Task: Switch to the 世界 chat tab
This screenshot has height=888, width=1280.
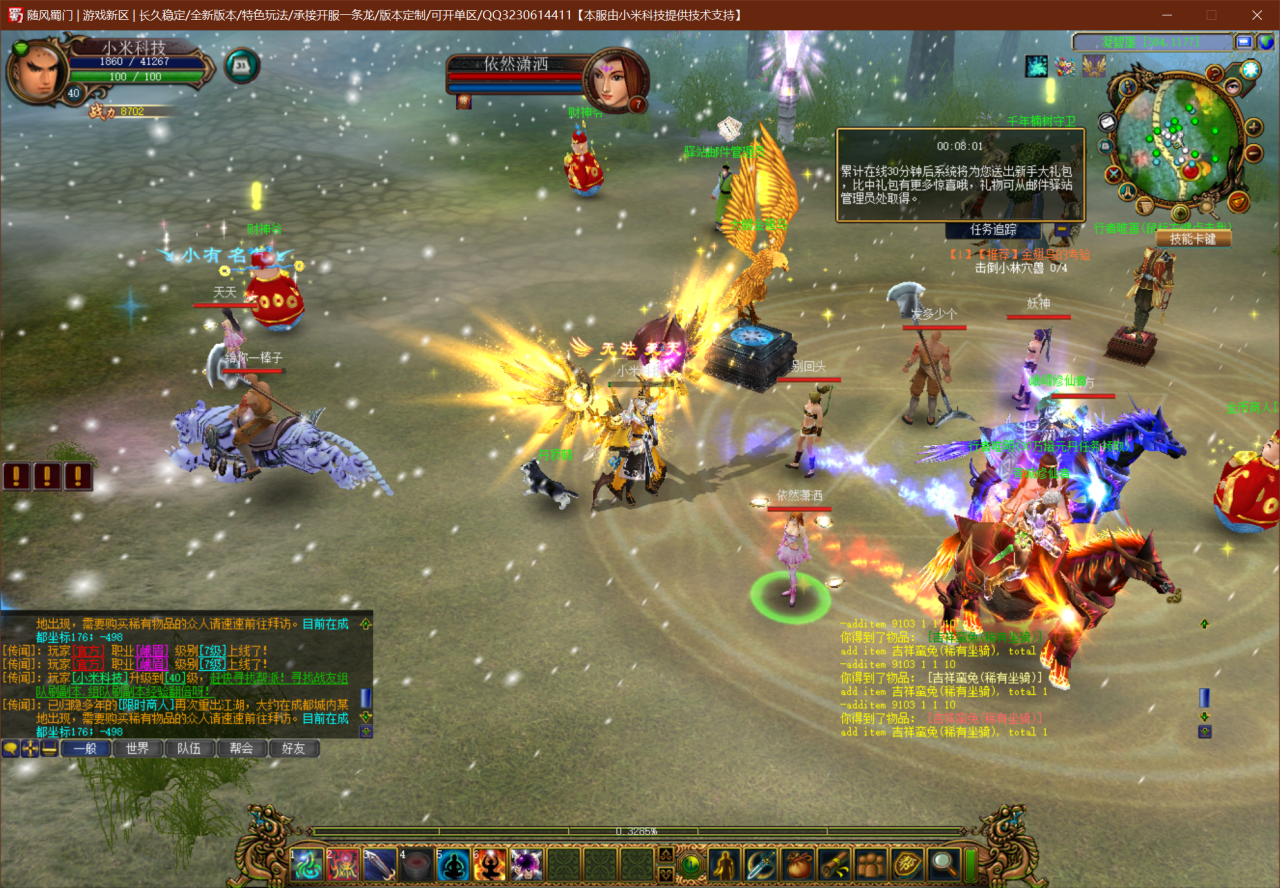Action: coord(138,748)
